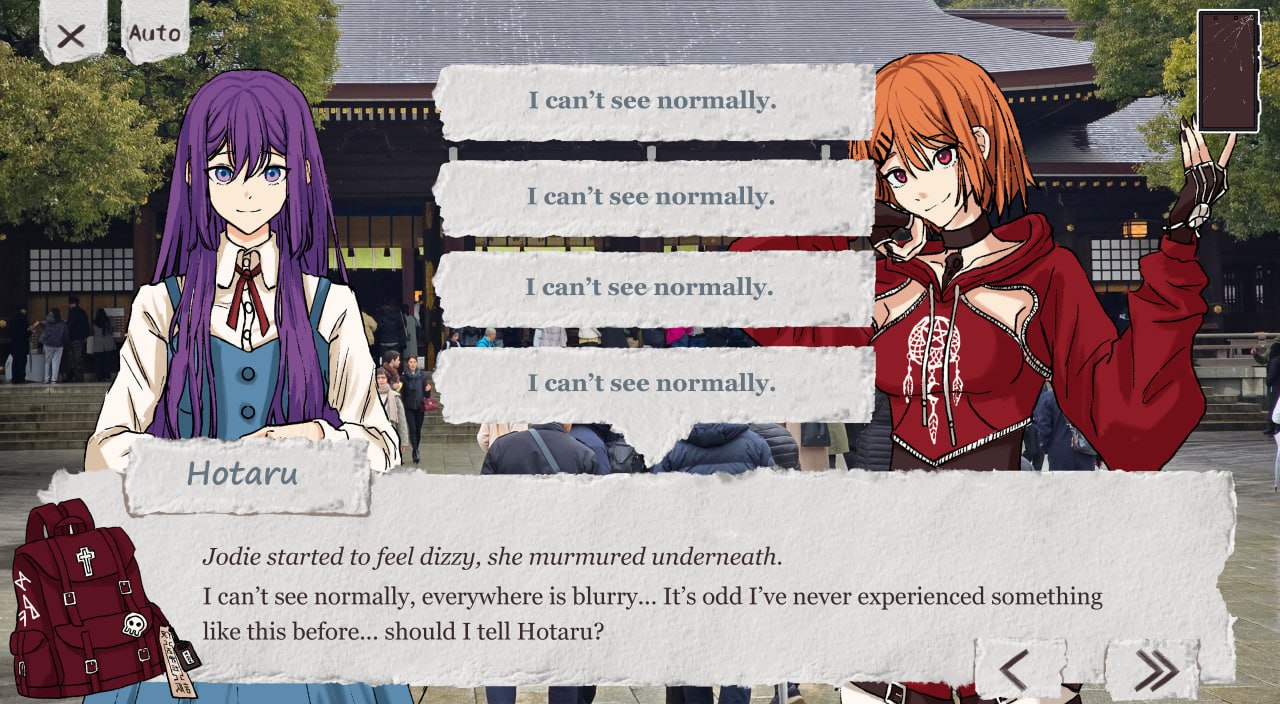This screenshot has height=704, width=1280.
Task: Close the dialogue with the X button
Action: point(71,36)
